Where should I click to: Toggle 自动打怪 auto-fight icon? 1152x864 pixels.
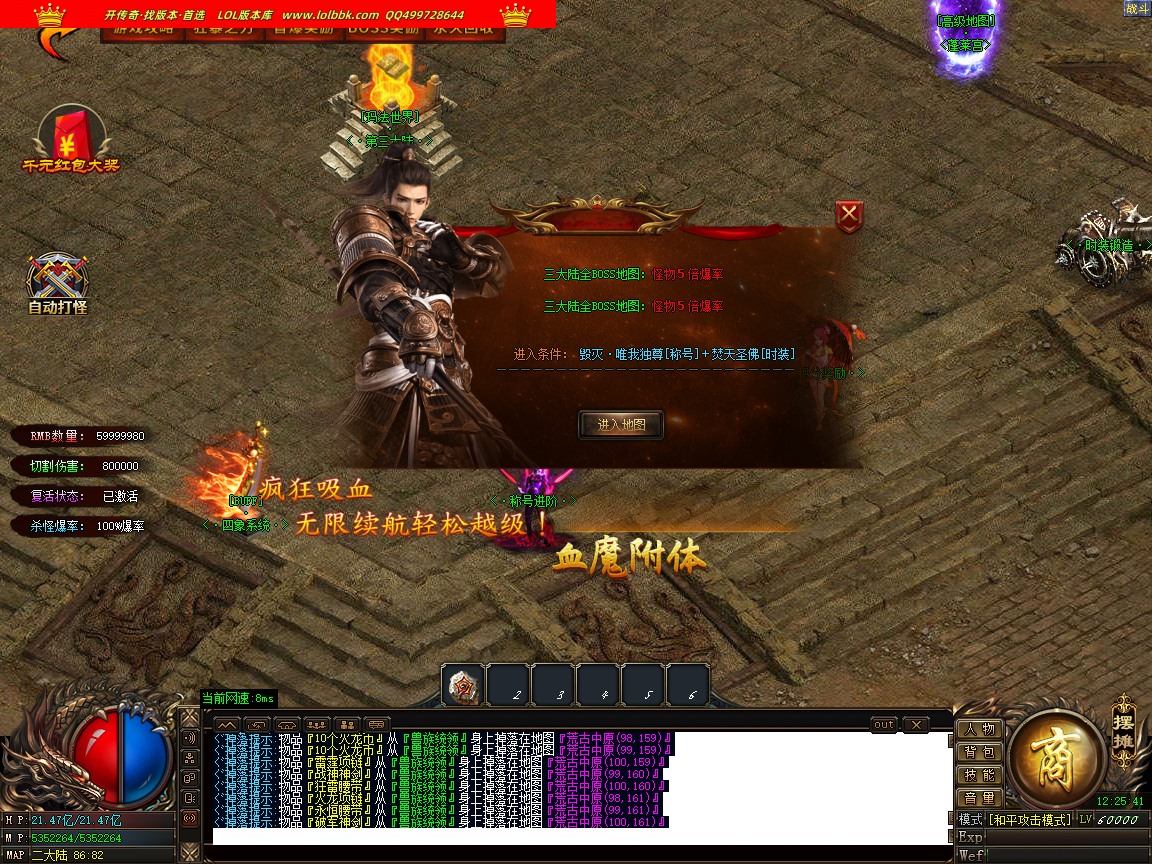[x=58, y=283]
